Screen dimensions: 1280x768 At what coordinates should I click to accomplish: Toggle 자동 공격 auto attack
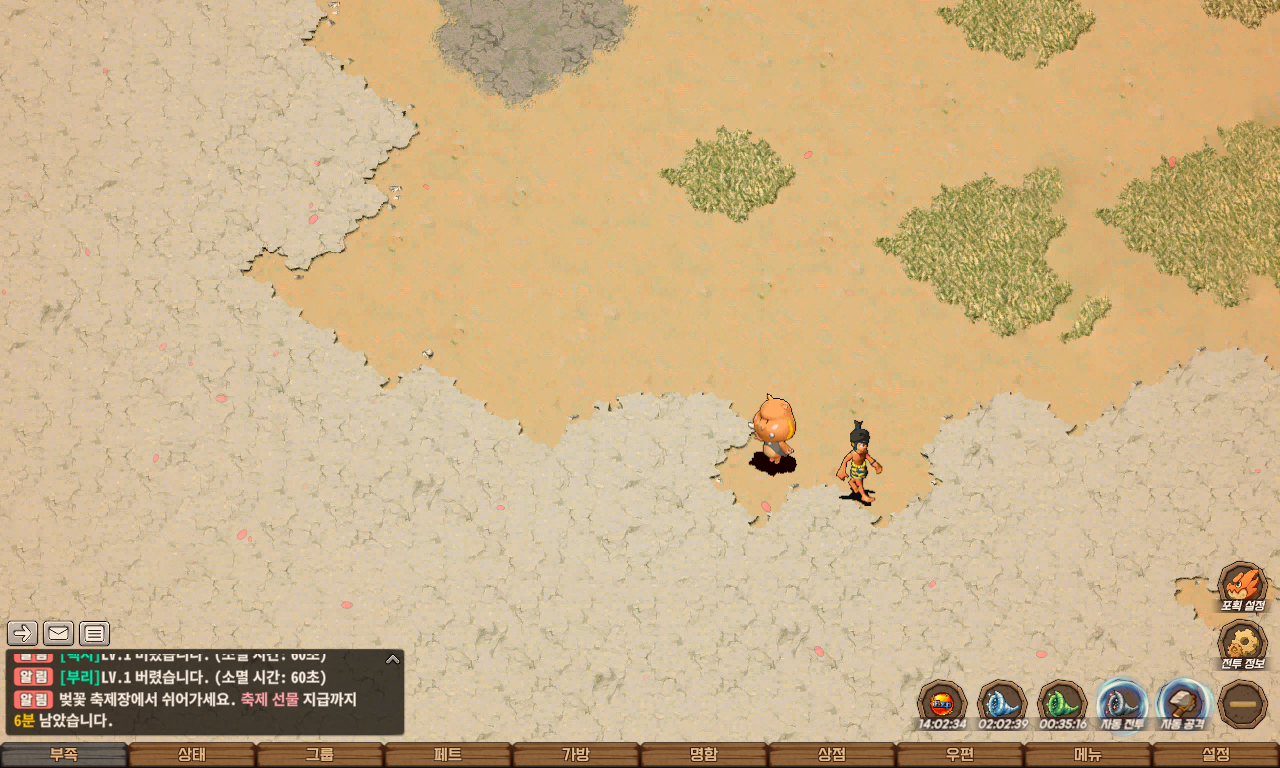point(1182,703)
